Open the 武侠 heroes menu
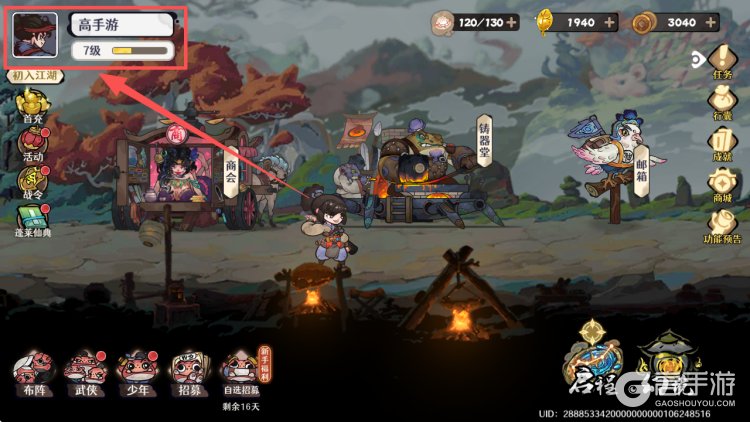 point(84,373)
